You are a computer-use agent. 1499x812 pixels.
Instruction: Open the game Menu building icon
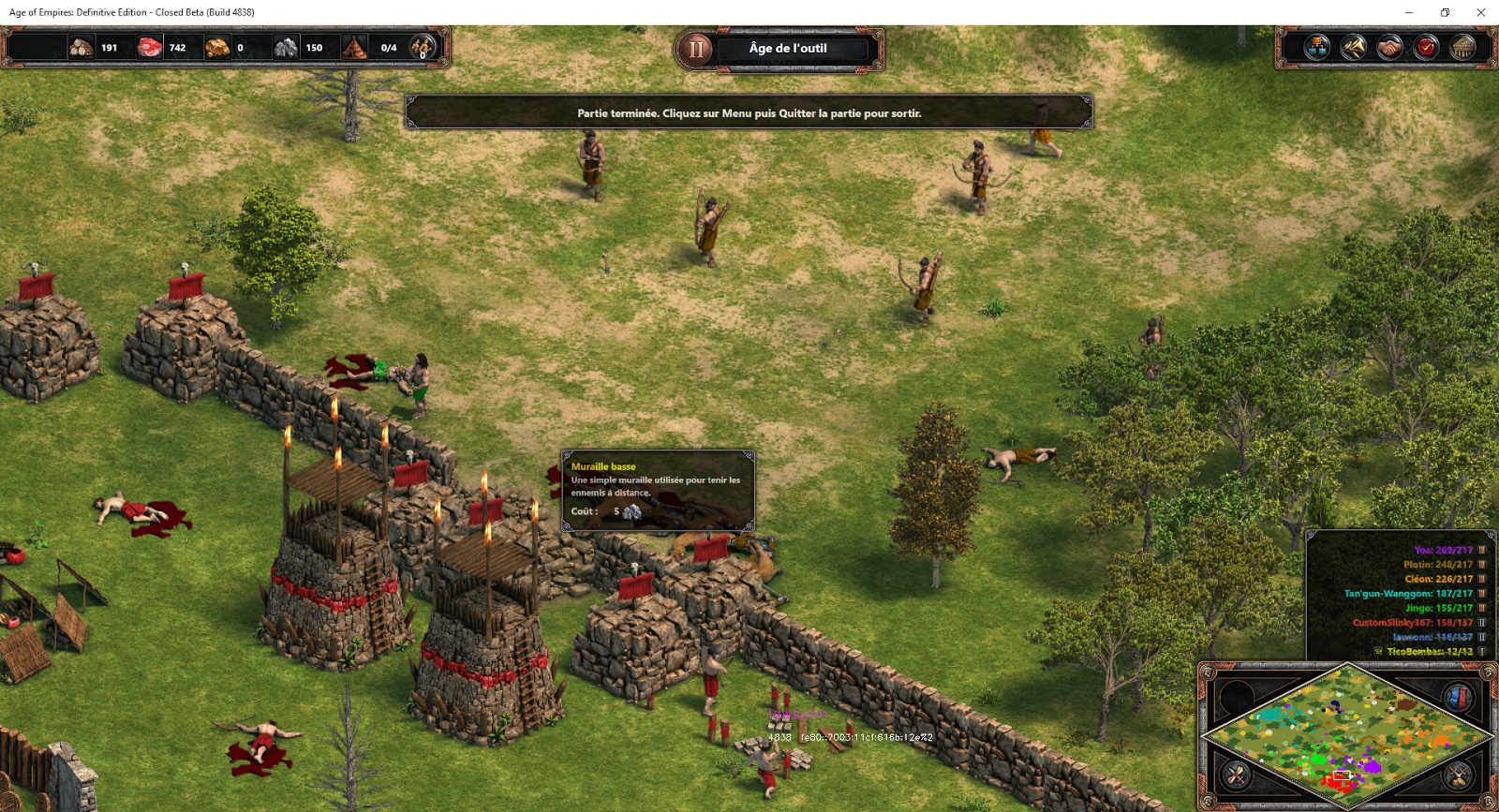[1462, 47]
